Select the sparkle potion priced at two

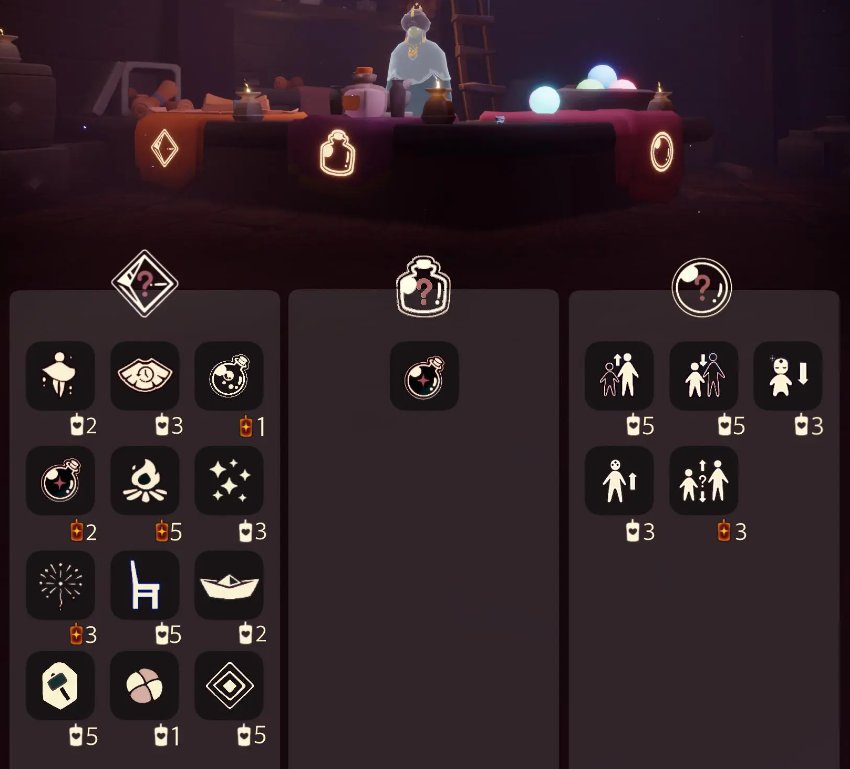pyautogui.click(x=60, y=481)
